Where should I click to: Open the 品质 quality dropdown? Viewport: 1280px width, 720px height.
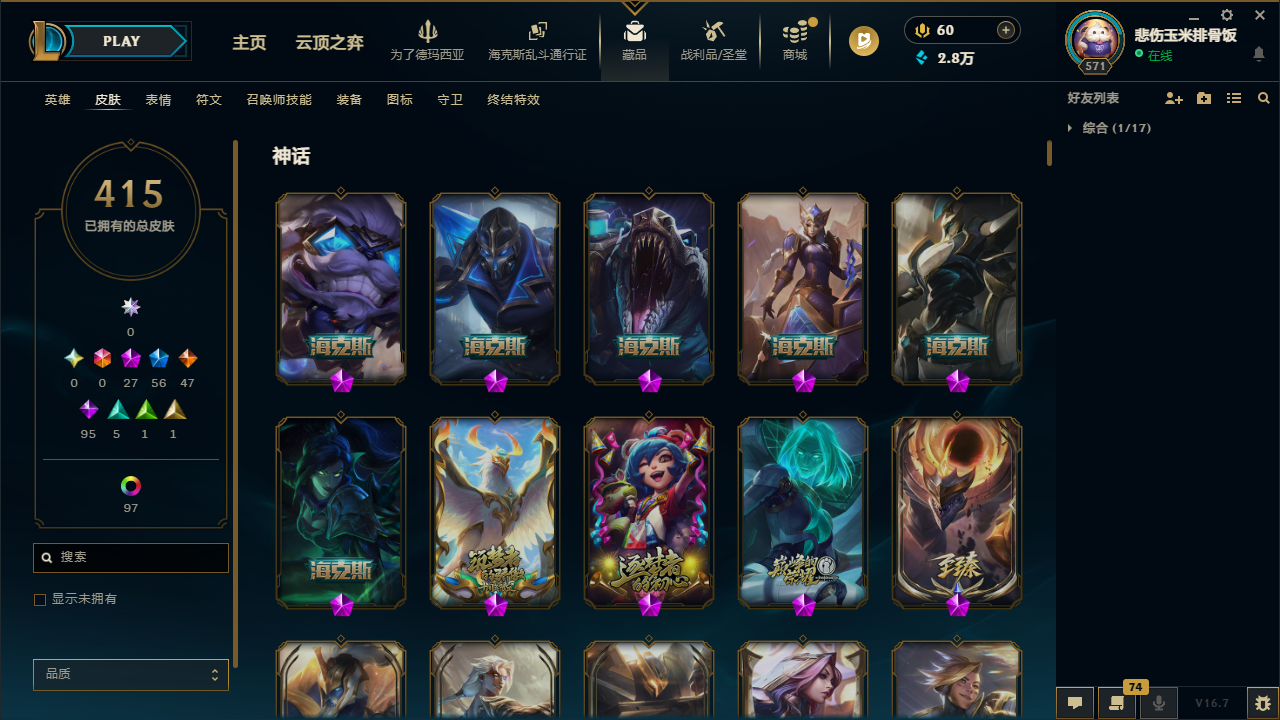[130, 674]
